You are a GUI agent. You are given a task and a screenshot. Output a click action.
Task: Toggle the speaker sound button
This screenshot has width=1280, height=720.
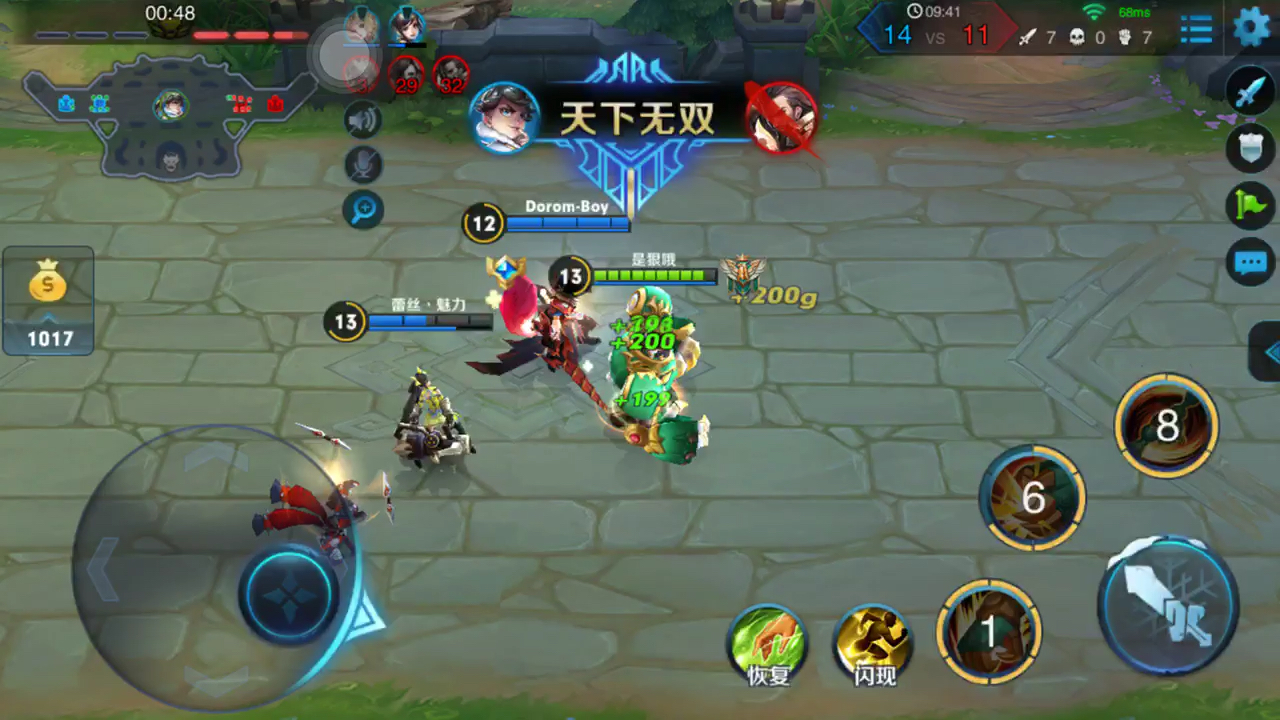[x=363, y=121]
